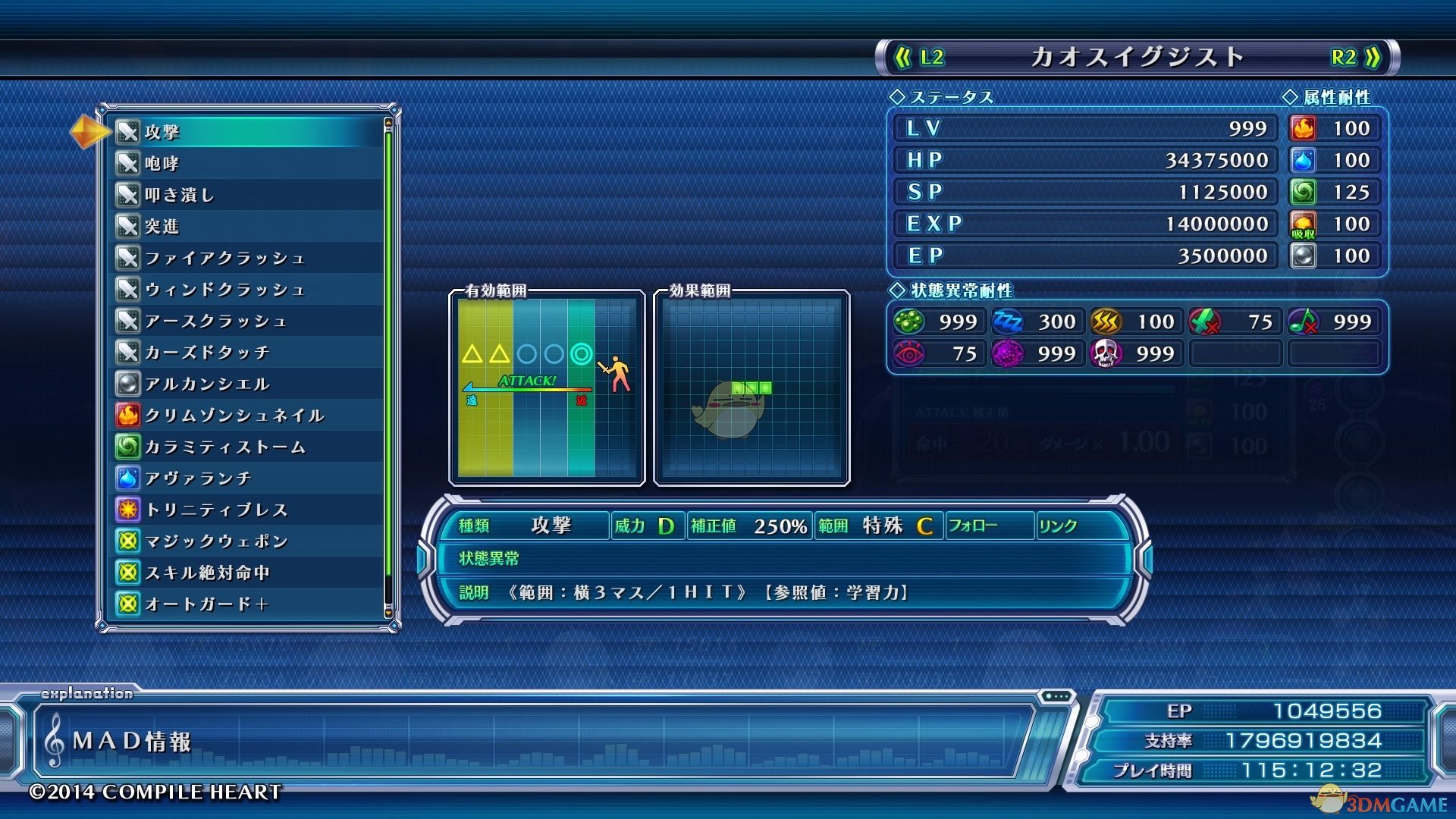Open the 3DMGAME watermark link

1382,802
